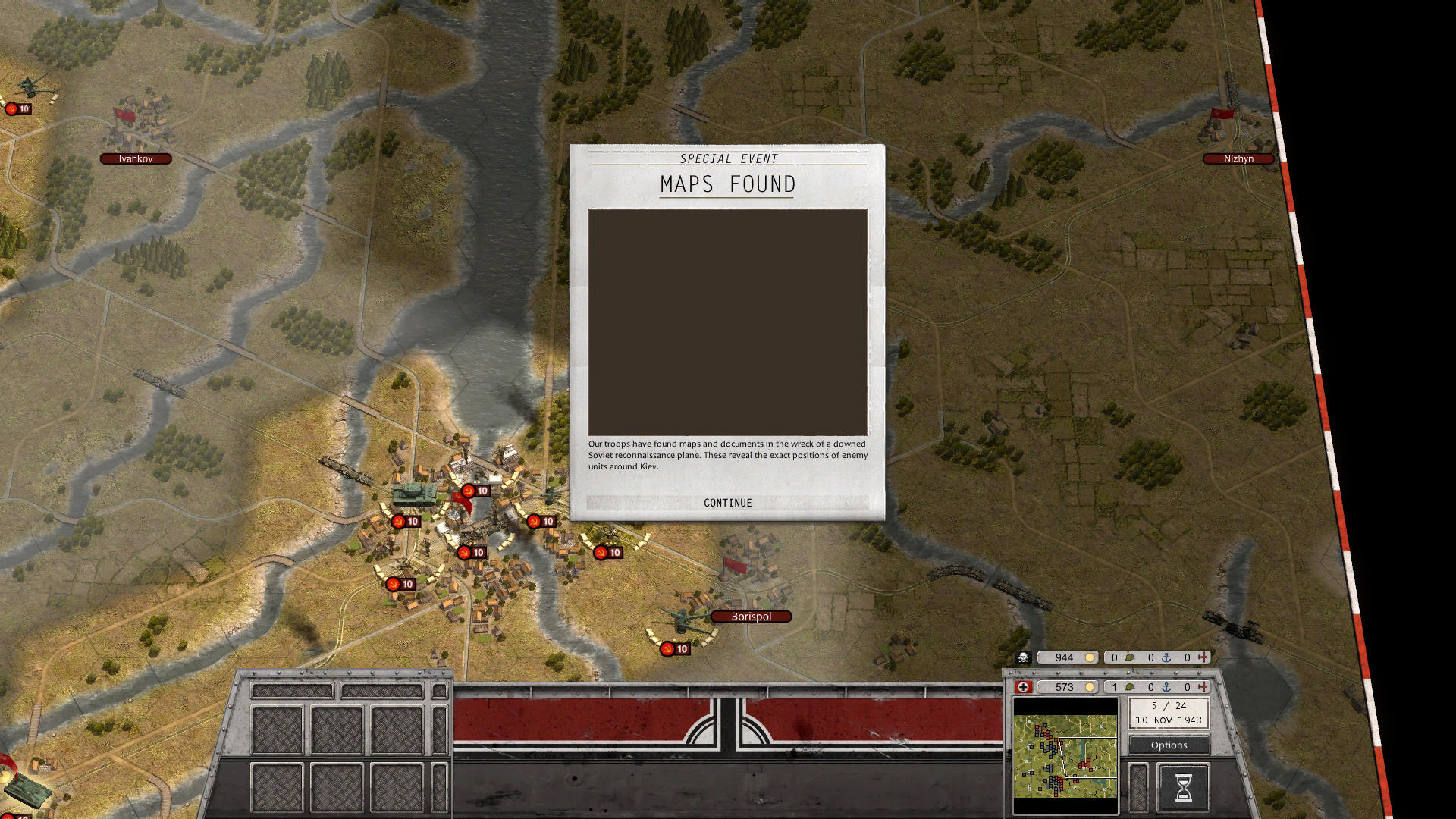
Task: Click the turn counter showing 5 / 24
Action: pos(1168,705)
